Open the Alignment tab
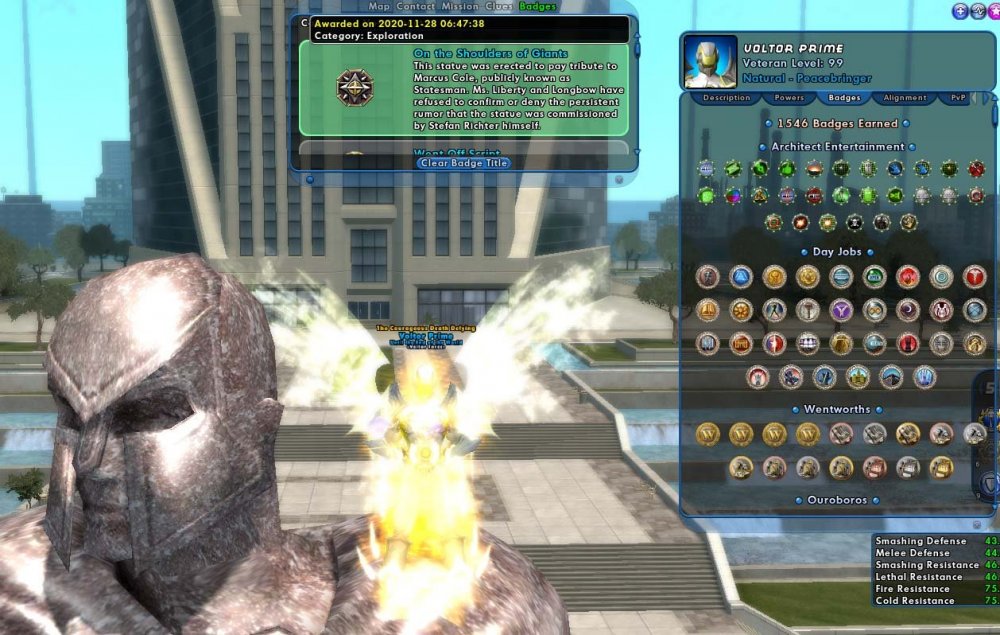Viewport: 1000px width, 635px height. pyautogui.click(x=905, y=98)
